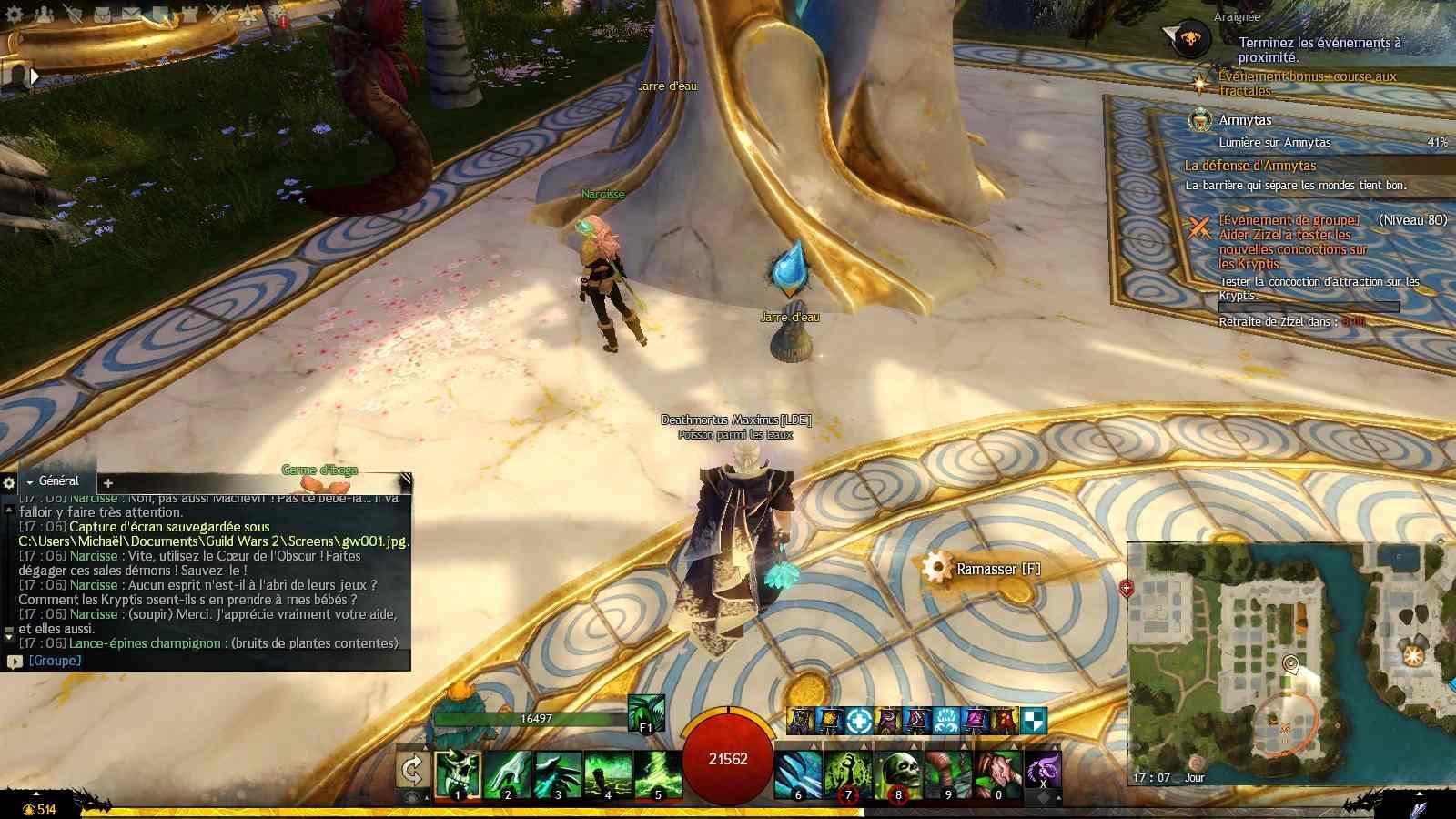Open the crossed swords PvP icon
1456x819 pixels.
pyautogui.click(x=218, y=15)
